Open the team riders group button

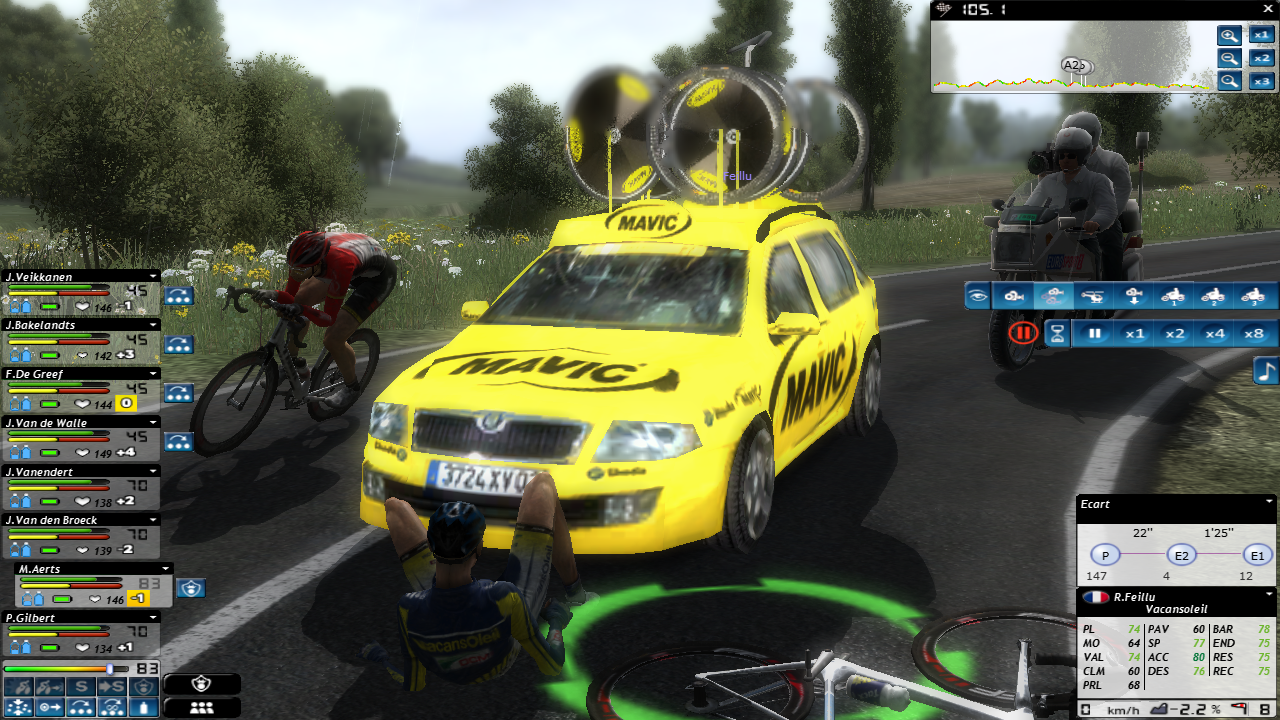(x=202, y=707)
